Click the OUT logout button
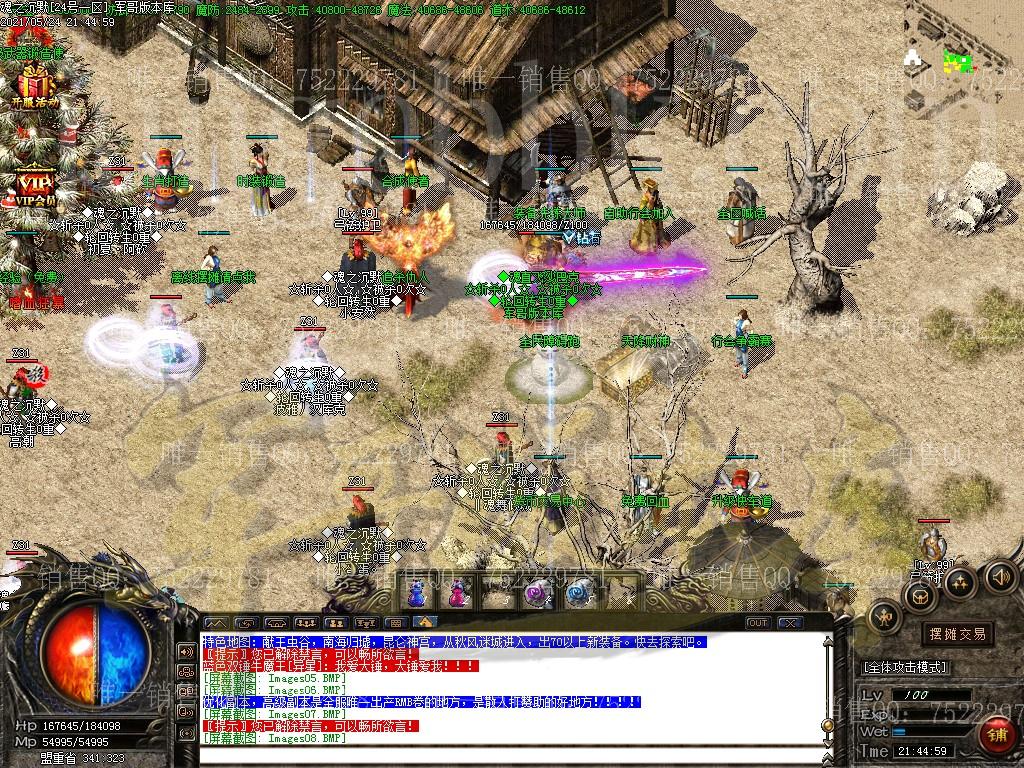The height and width of the screenshot is (768, 1024). click(757, 623)
